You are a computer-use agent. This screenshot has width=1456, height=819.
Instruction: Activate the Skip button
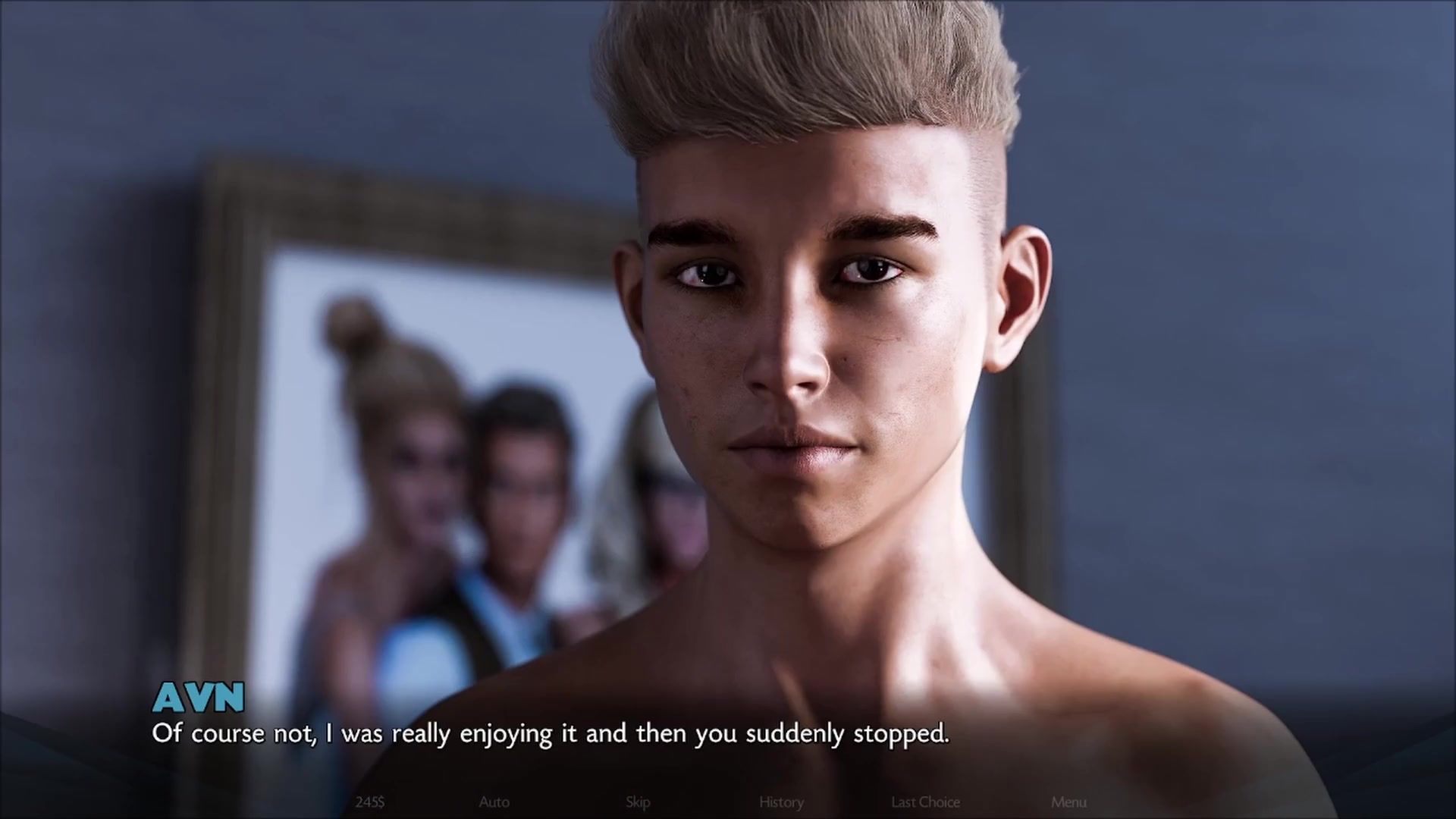point(638,802)
